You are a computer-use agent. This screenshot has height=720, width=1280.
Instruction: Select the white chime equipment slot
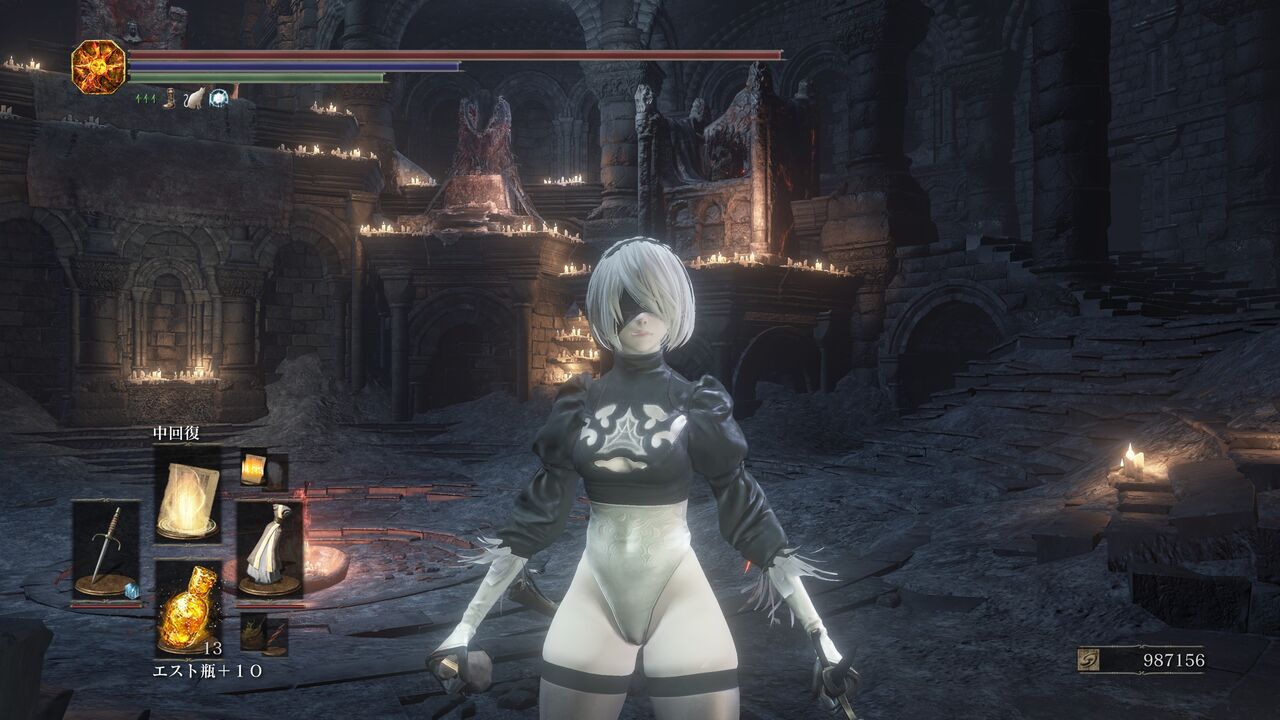tap(269, 551)
